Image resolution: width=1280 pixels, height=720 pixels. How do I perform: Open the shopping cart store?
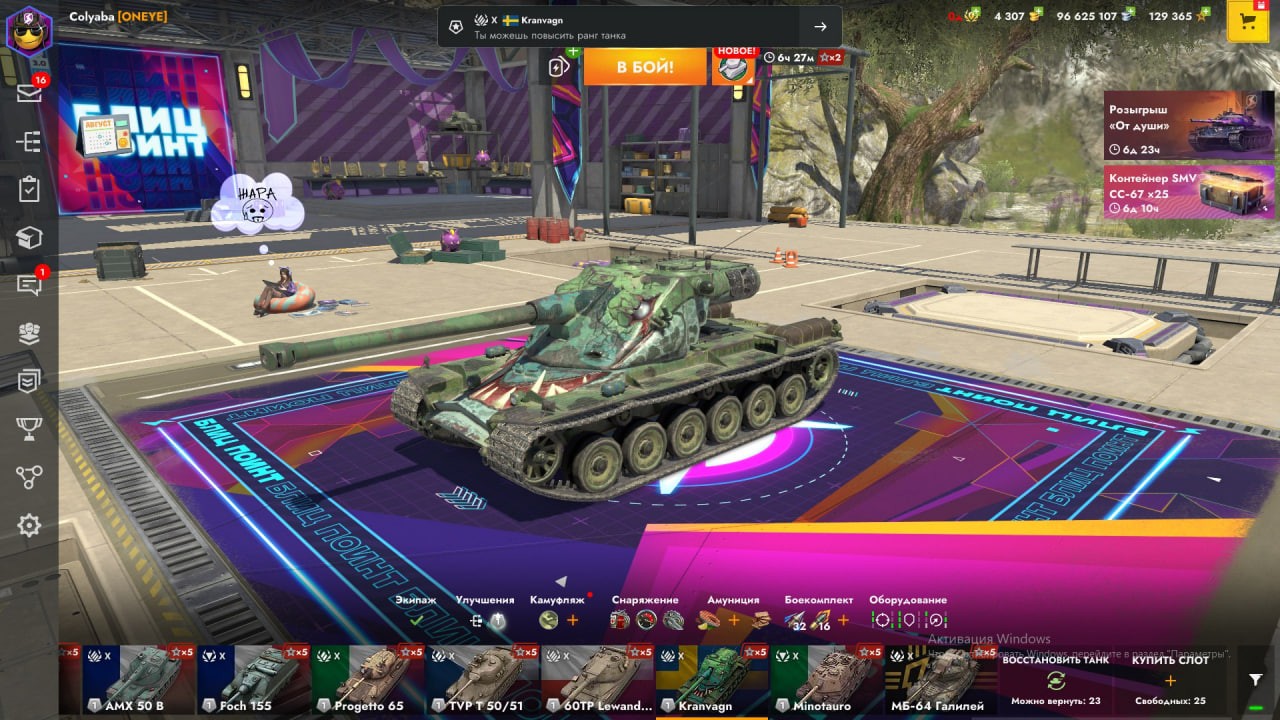[1247, 22]
